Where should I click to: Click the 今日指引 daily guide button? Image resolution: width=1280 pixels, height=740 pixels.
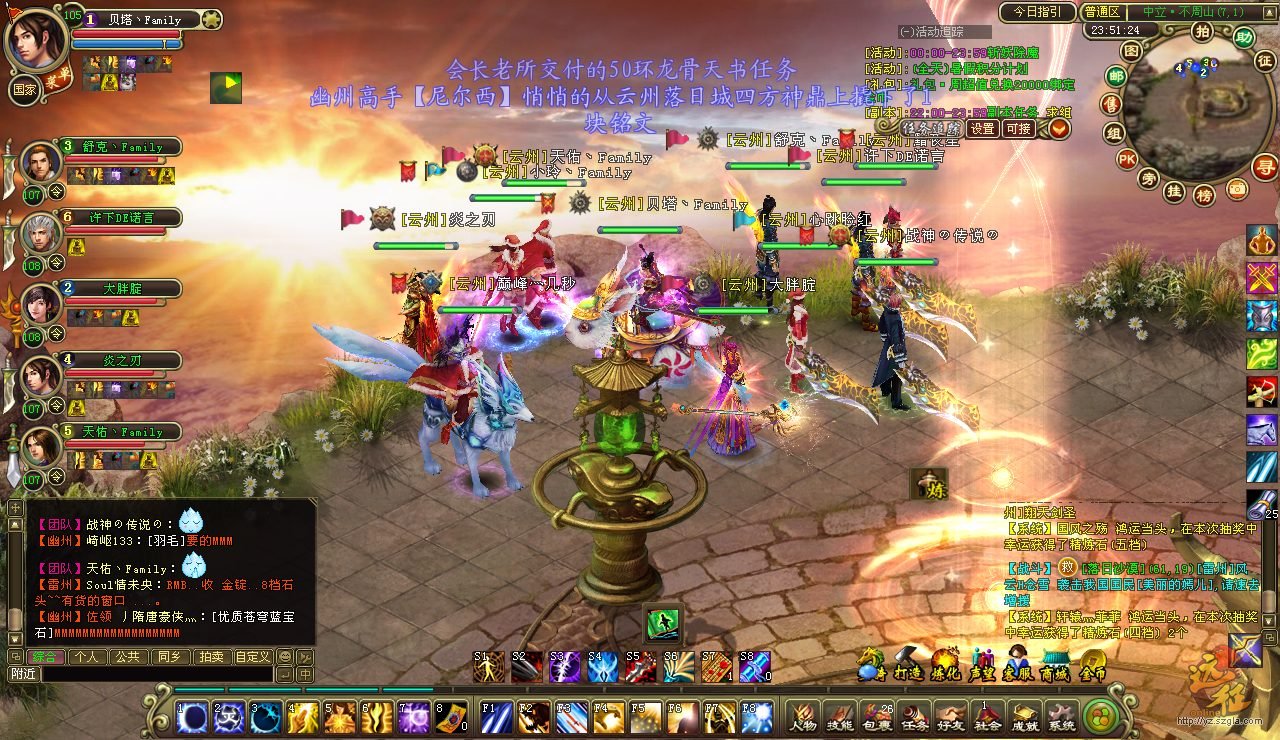(1036, 12)
